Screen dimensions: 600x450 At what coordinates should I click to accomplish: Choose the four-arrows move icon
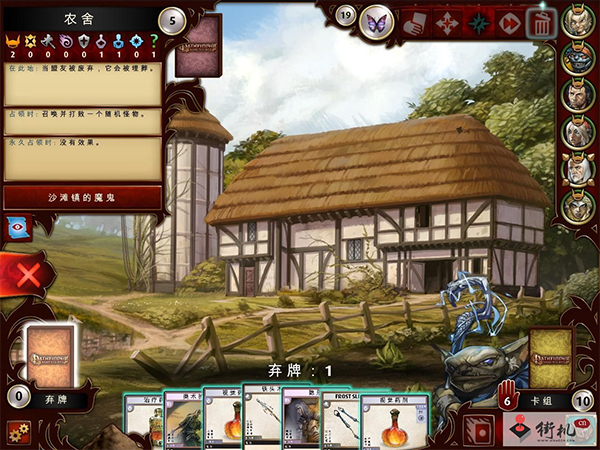[x=449, y=22]
